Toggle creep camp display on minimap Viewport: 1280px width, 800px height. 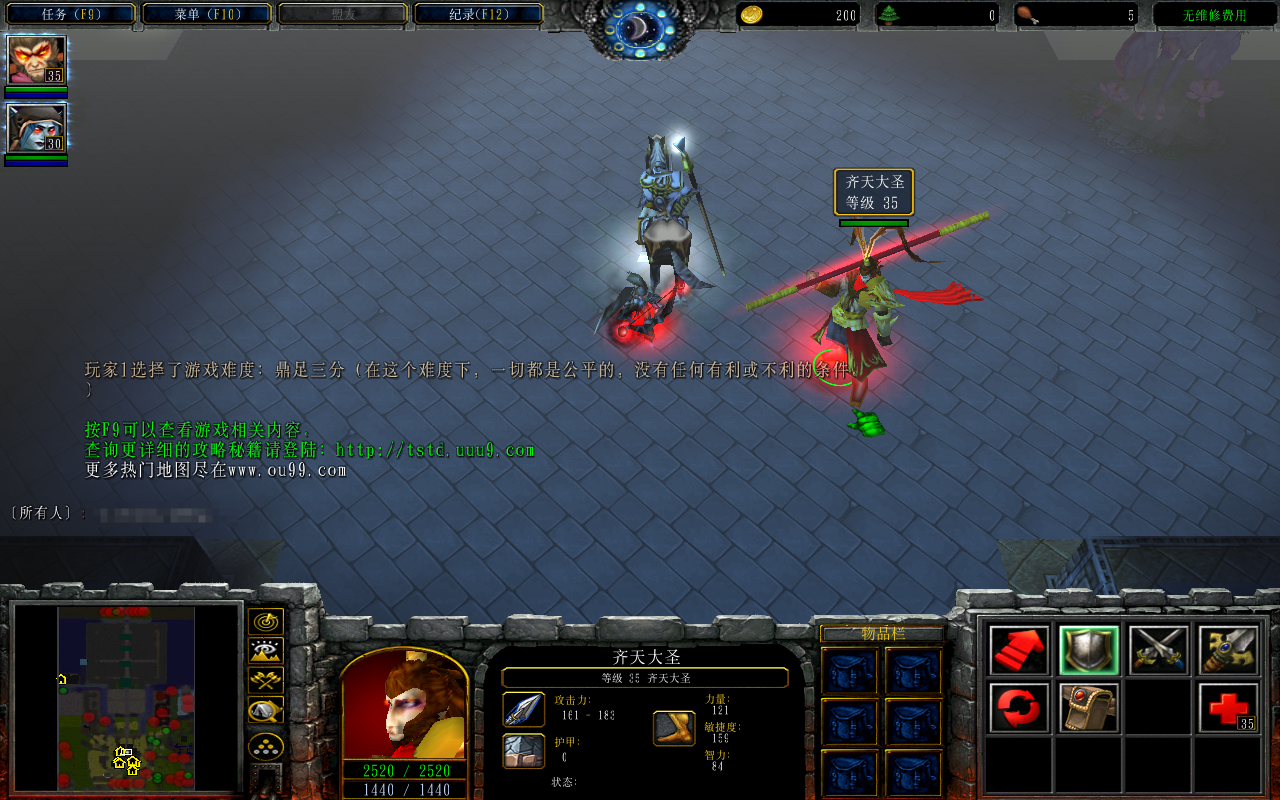265,711
